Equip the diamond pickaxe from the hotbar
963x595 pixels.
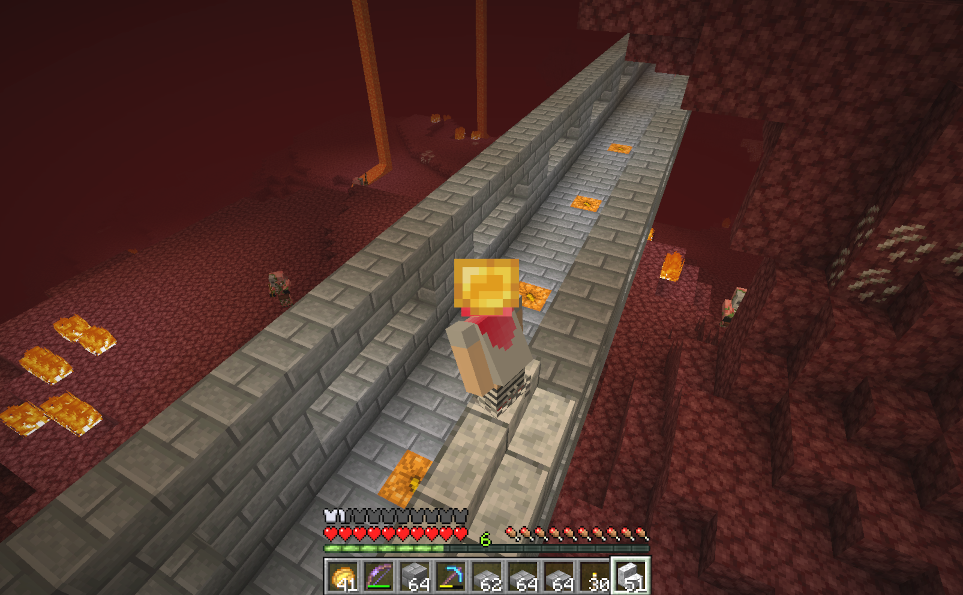click(x=451, y=575)
